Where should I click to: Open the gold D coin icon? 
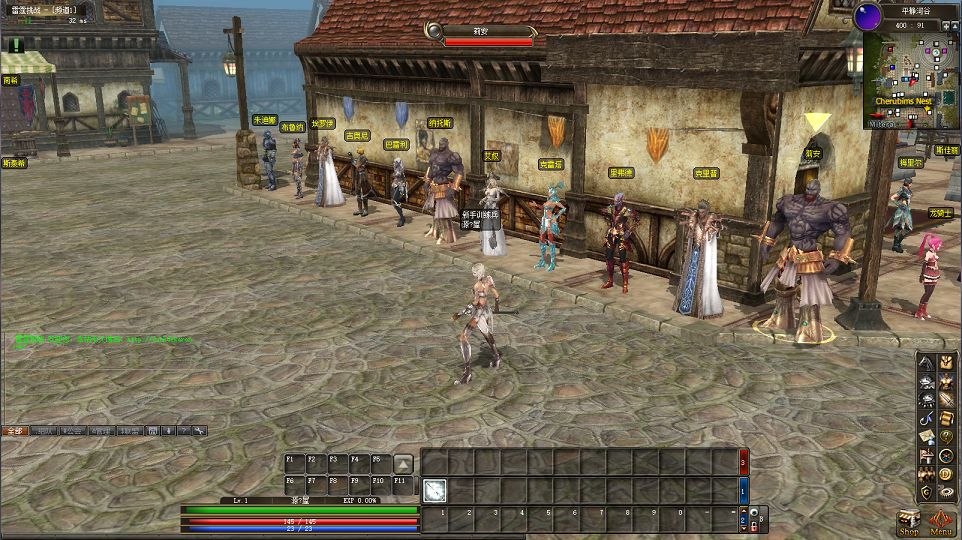tap(945, 474)
